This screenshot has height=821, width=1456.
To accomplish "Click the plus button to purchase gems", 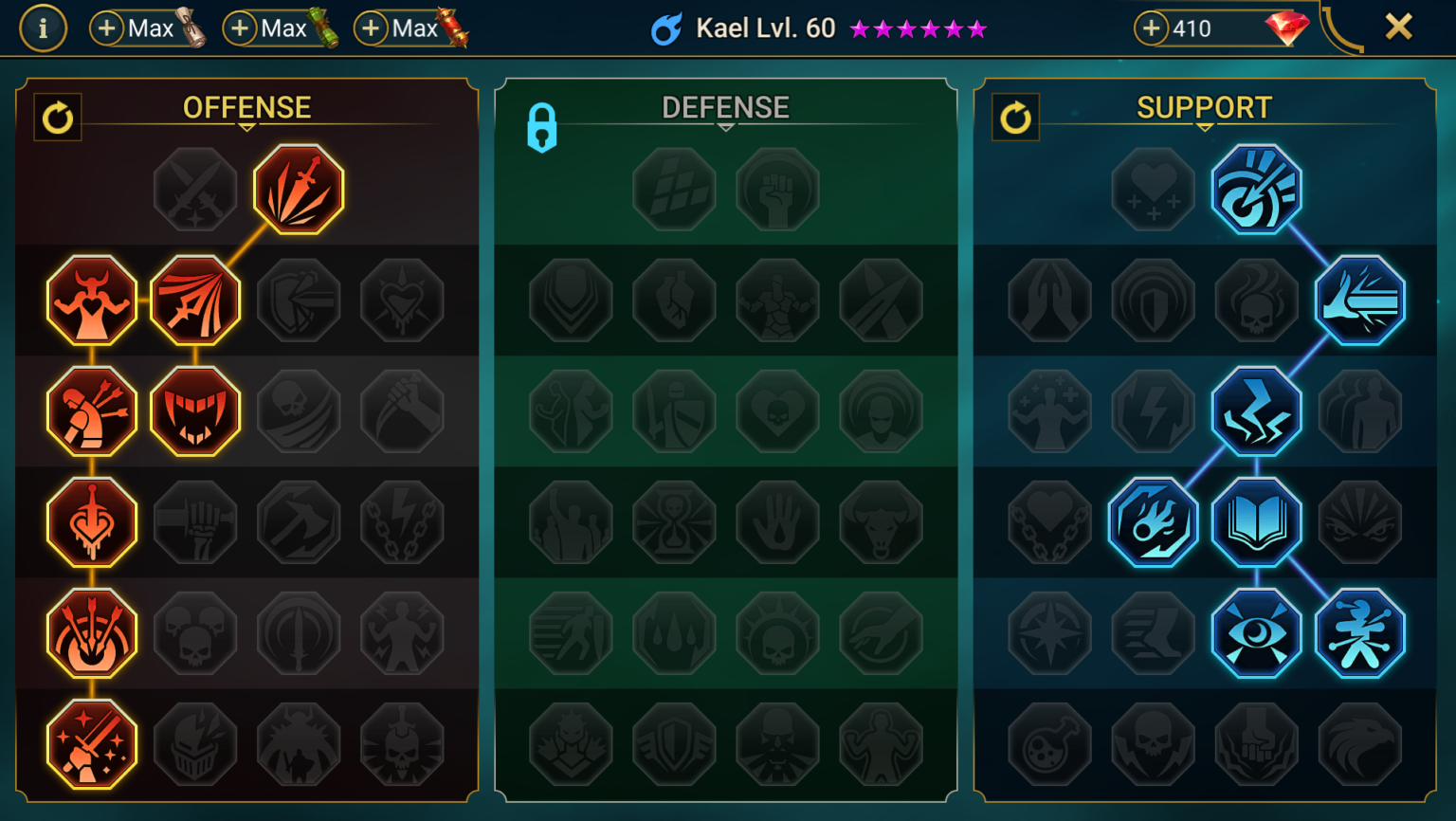I will tap(1150, 27).
